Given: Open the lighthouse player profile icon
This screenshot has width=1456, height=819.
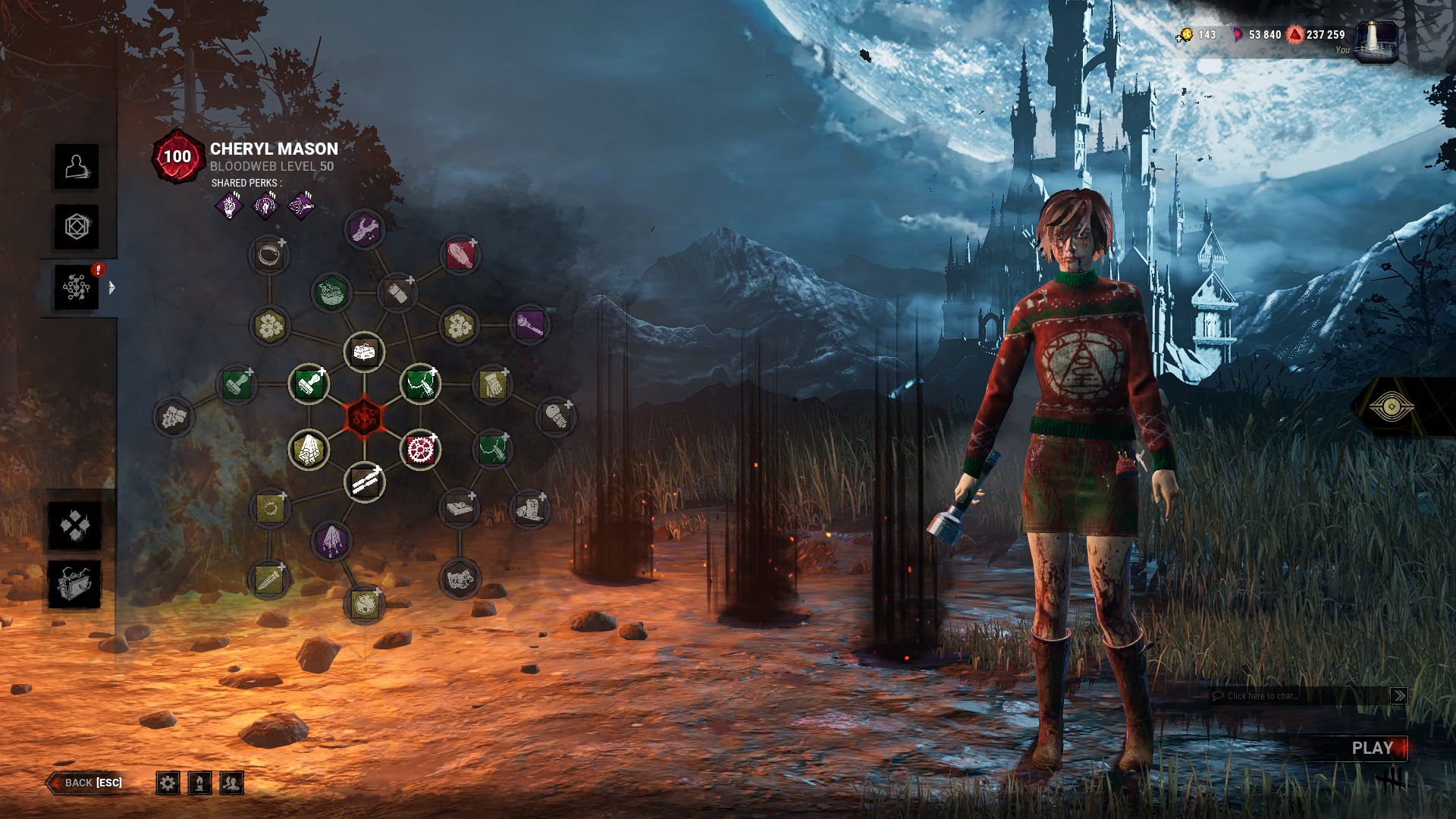Looking at the screenshot, I should click(x=1376, y=42).
